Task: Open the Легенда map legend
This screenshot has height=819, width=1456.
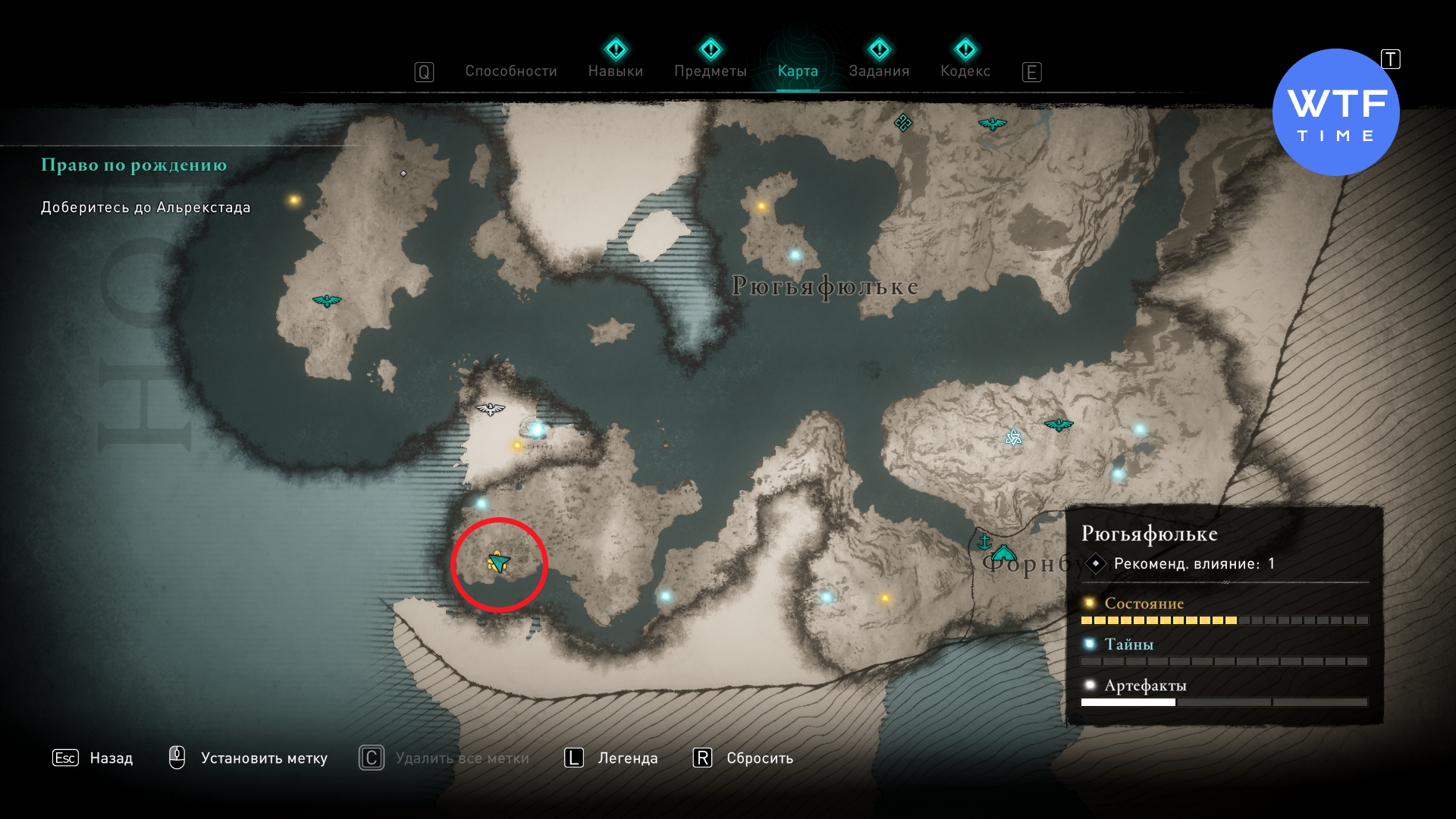Action: 627,758
